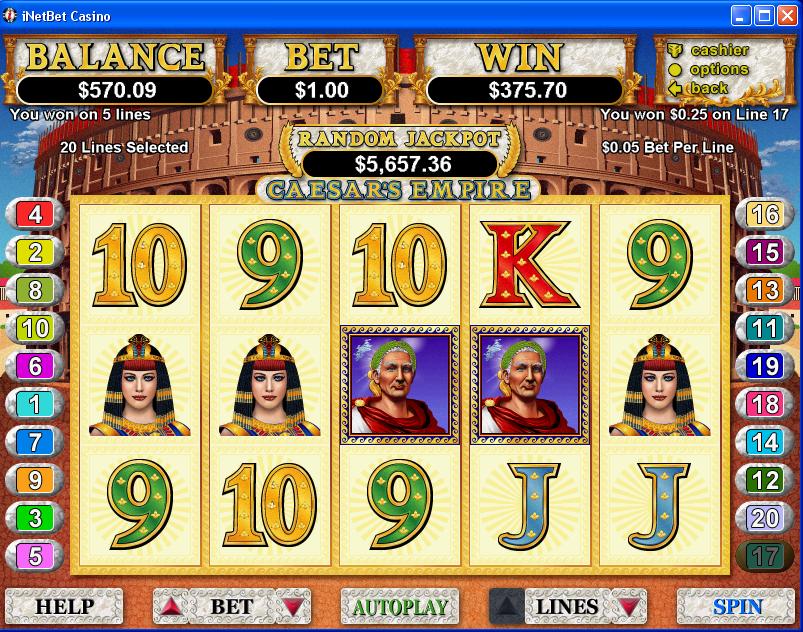Select payline number 19

(765, 366)
